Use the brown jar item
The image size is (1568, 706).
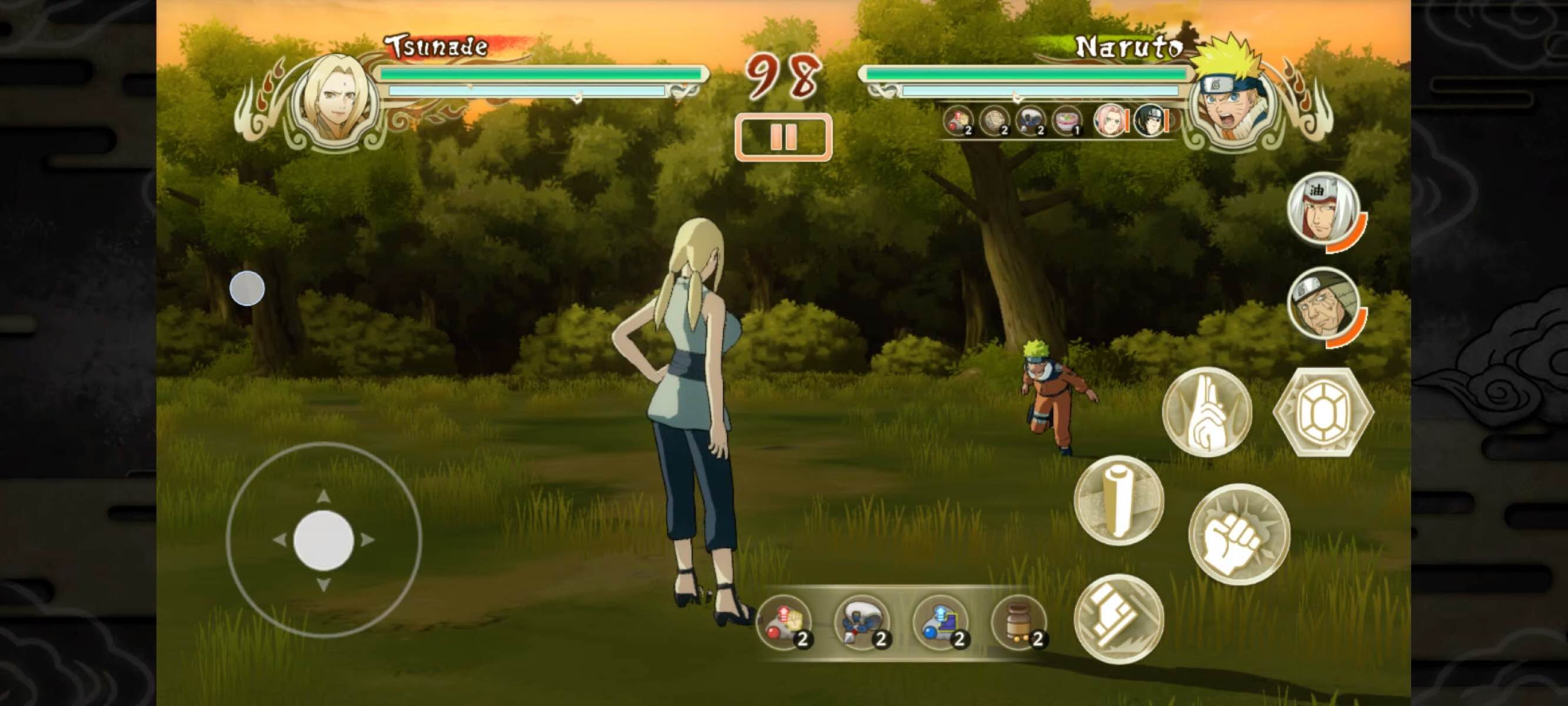(x=1018, y=622)
